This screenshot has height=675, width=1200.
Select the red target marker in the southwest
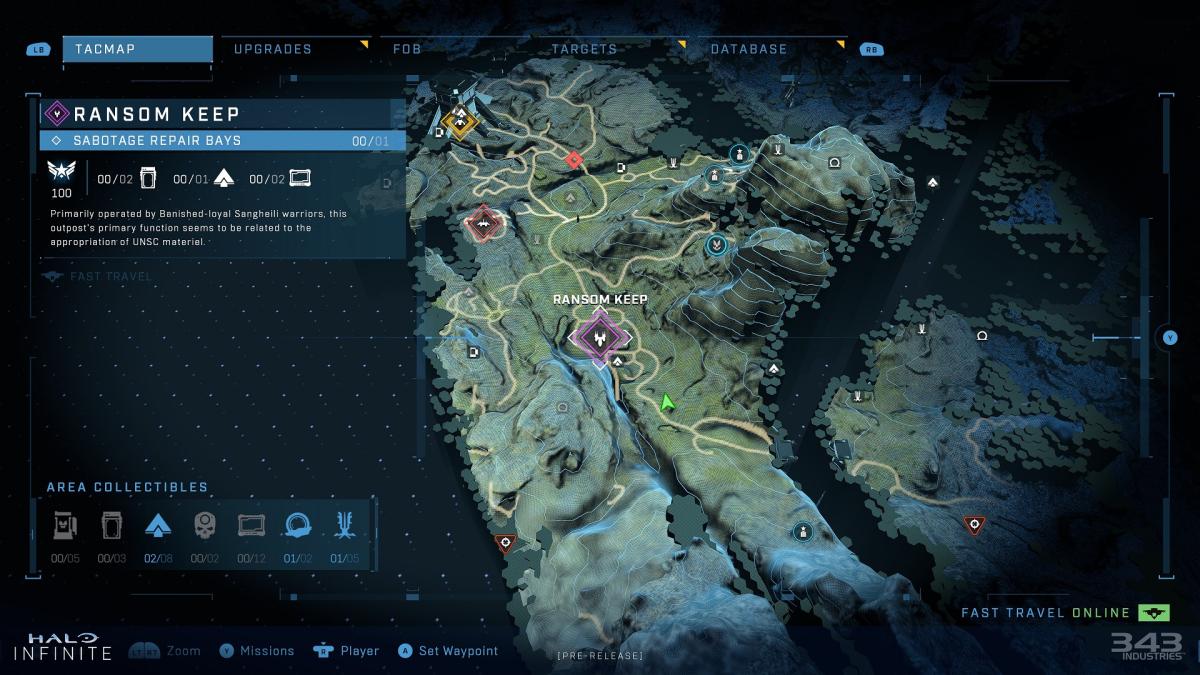coord(505,543)
